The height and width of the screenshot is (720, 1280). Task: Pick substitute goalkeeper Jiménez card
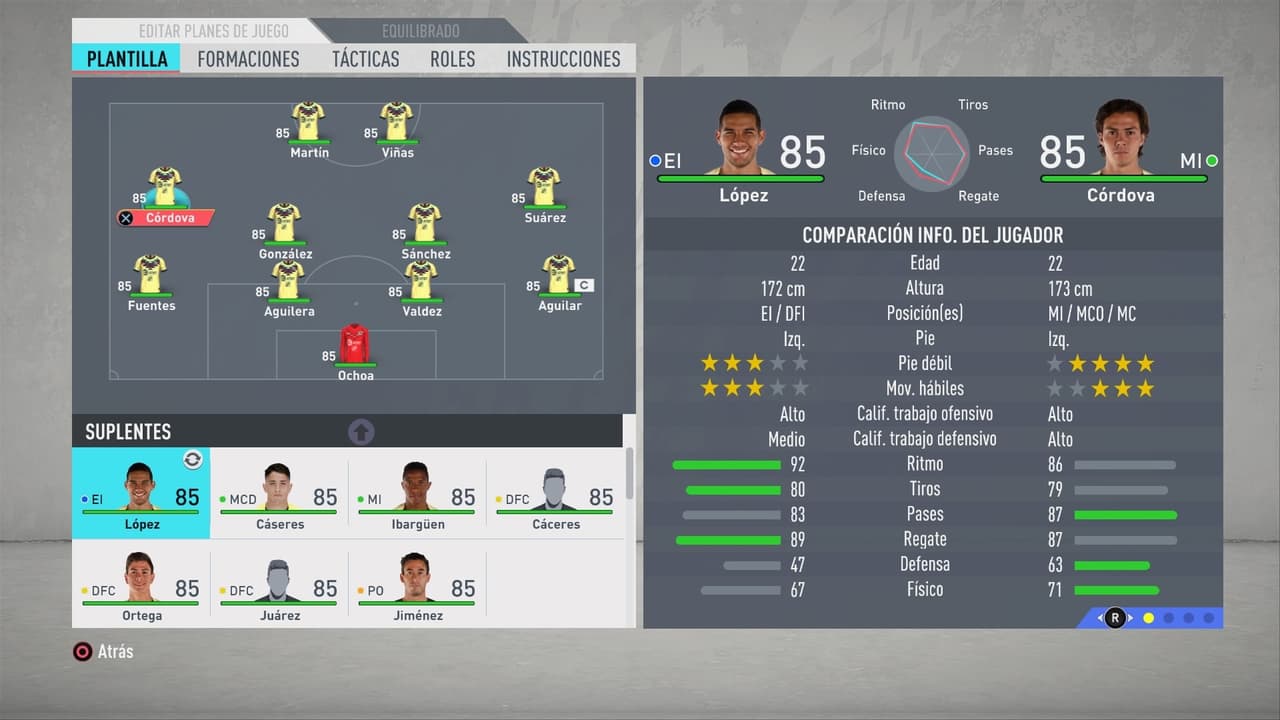(417, 584)
